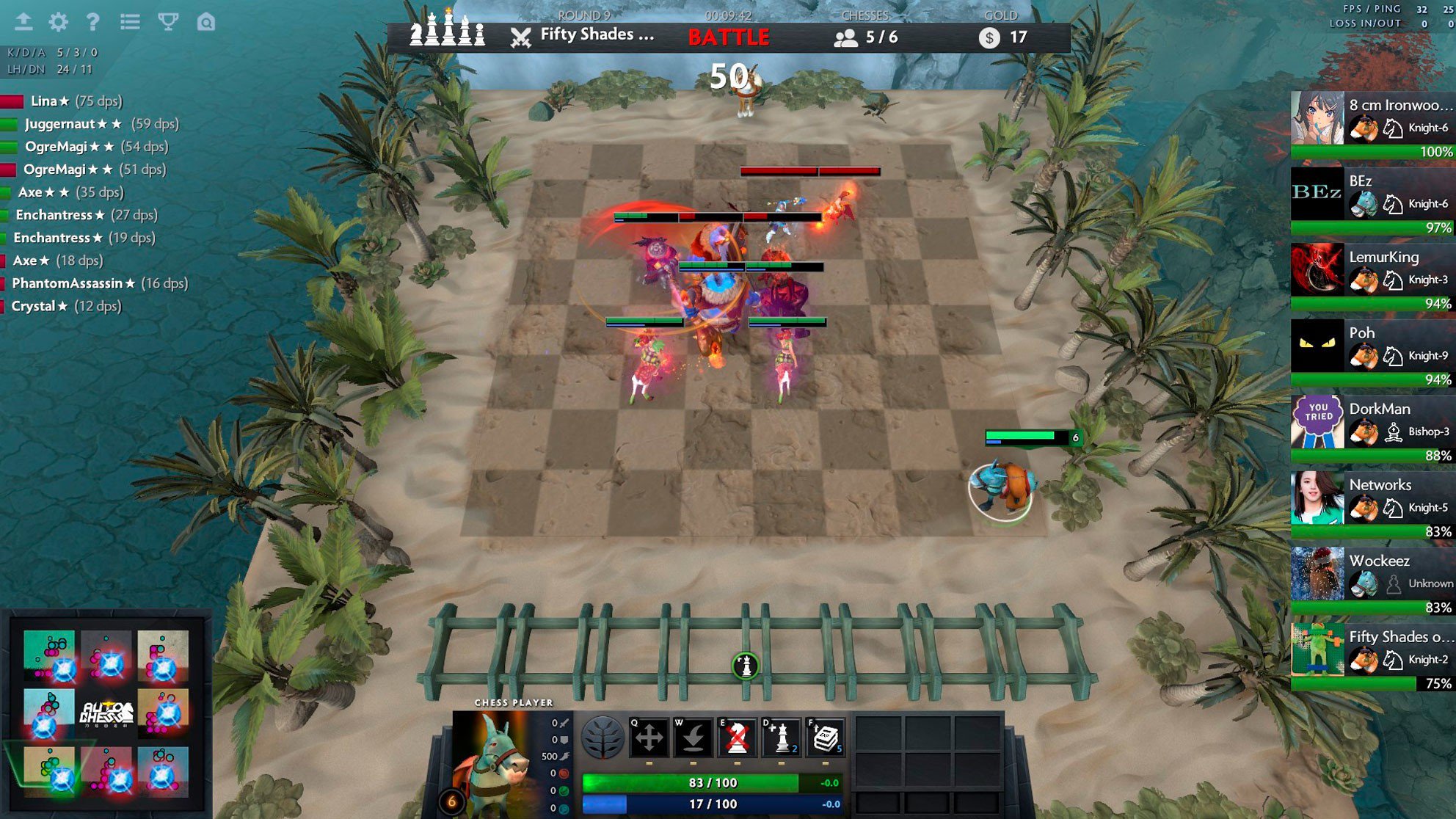Screen dimensions: 1456x819
Task: Open the talent tree circle
Action: pyautogui.click(x=603, y=738)
